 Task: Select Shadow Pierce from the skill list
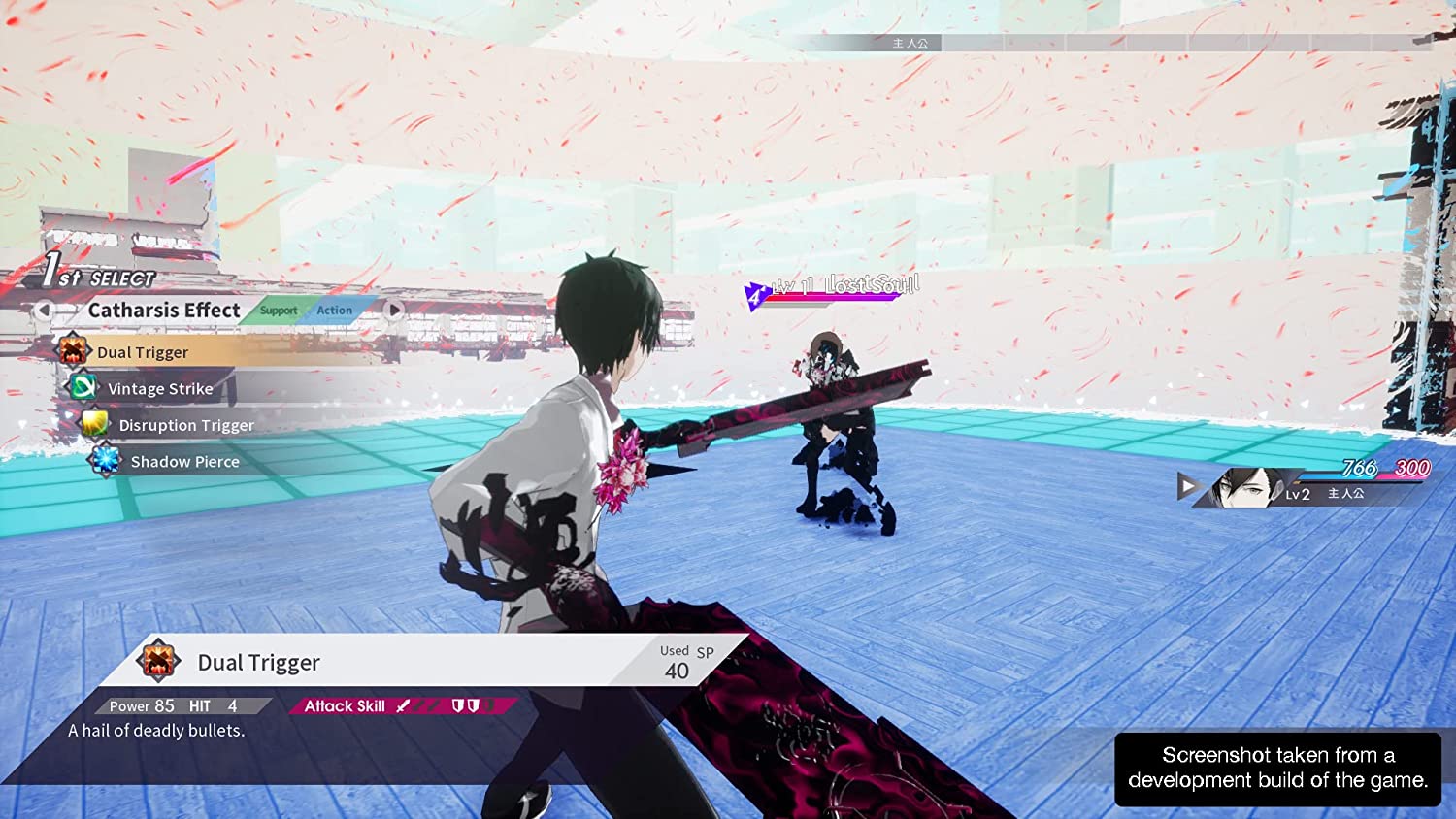tap(184, 461)
